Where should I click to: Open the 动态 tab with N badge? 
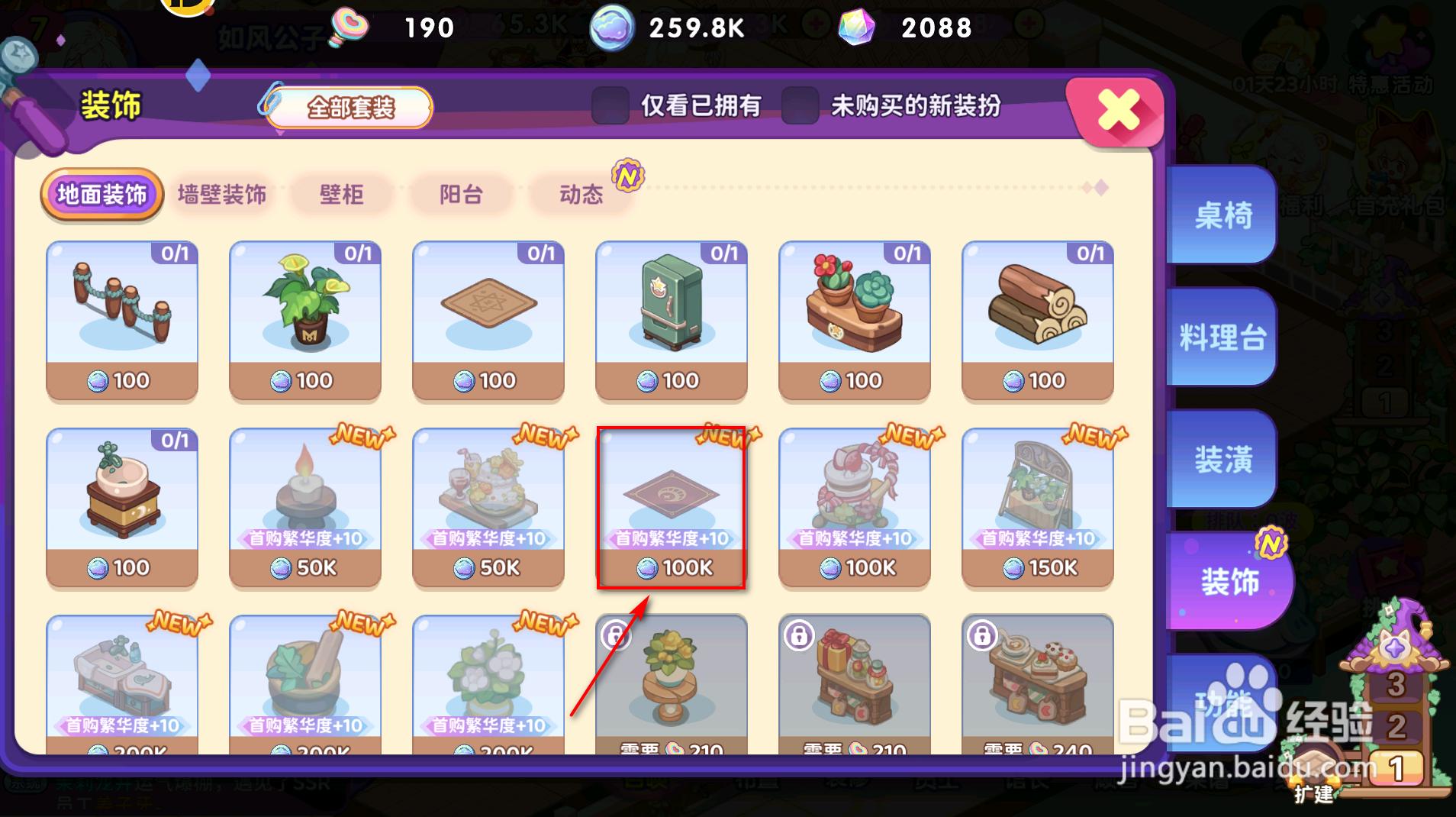(x=581, y=195)
